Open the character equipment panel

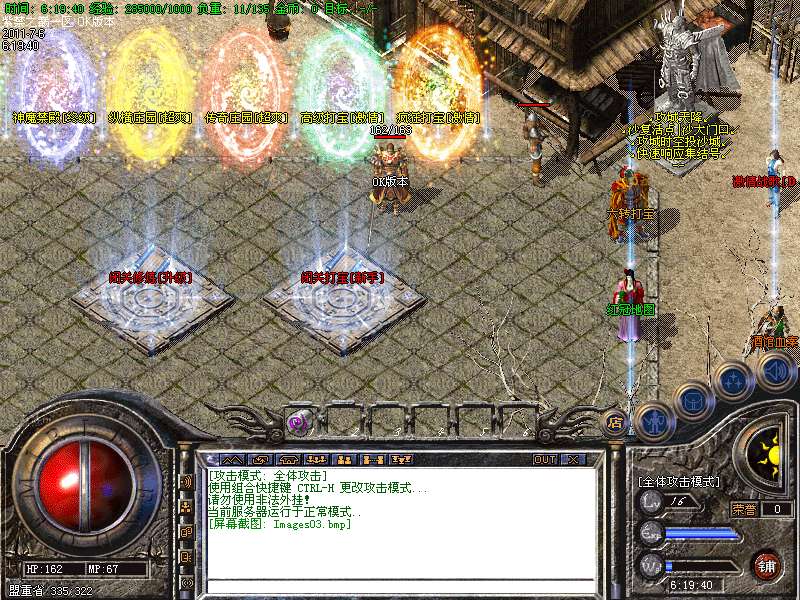pyautogui.click(x=654, y=420)
